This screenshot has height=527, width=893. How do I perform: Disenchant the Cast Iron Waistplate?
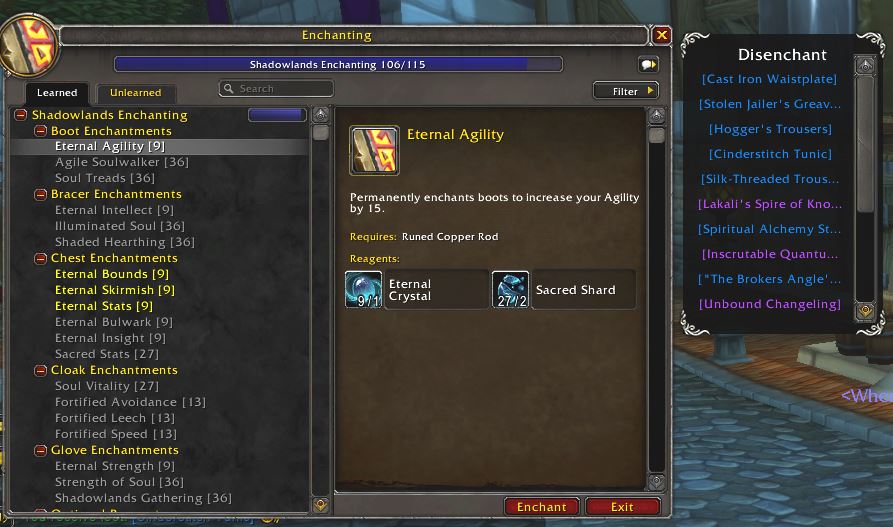pyautogui.click(x=769, y=79)
